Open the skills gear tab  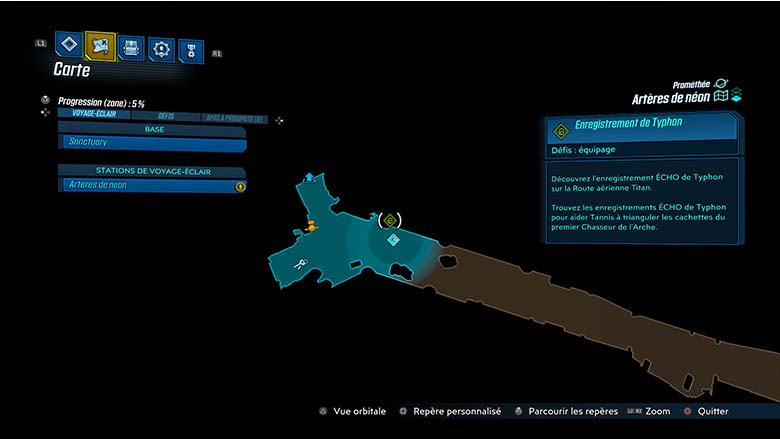click(161, 48)
